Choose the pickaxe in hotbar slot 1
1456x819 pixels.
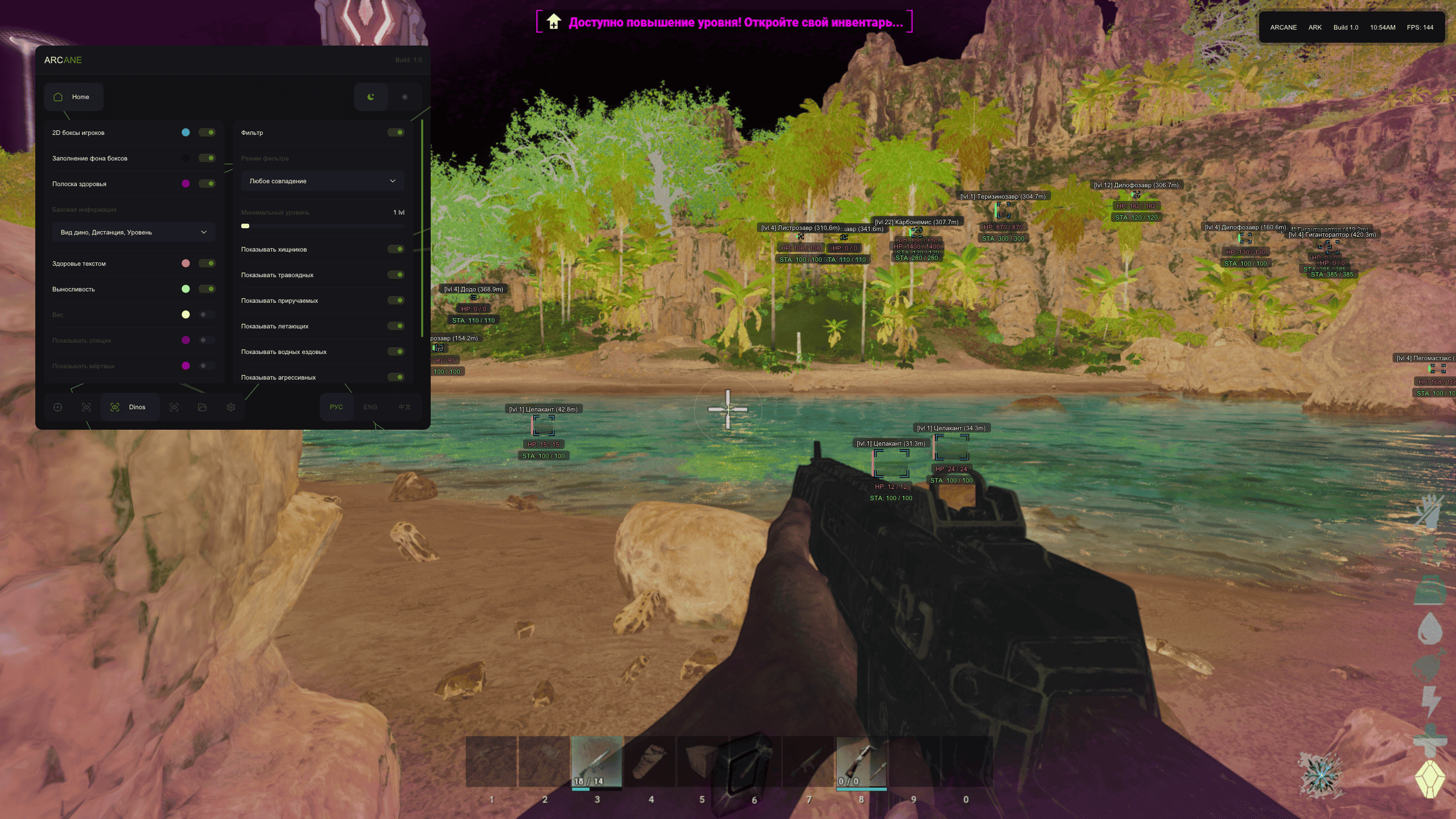[x=491, y=762]
